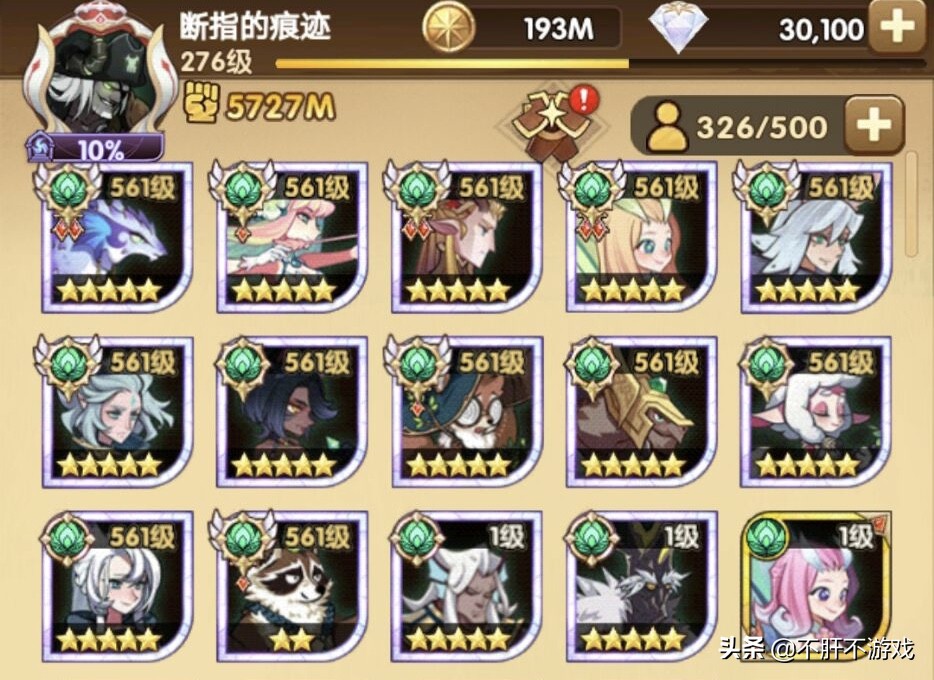Screen dimensions: 934x680
Task: Select the raccoon hero card
Action: pos(291,587)
